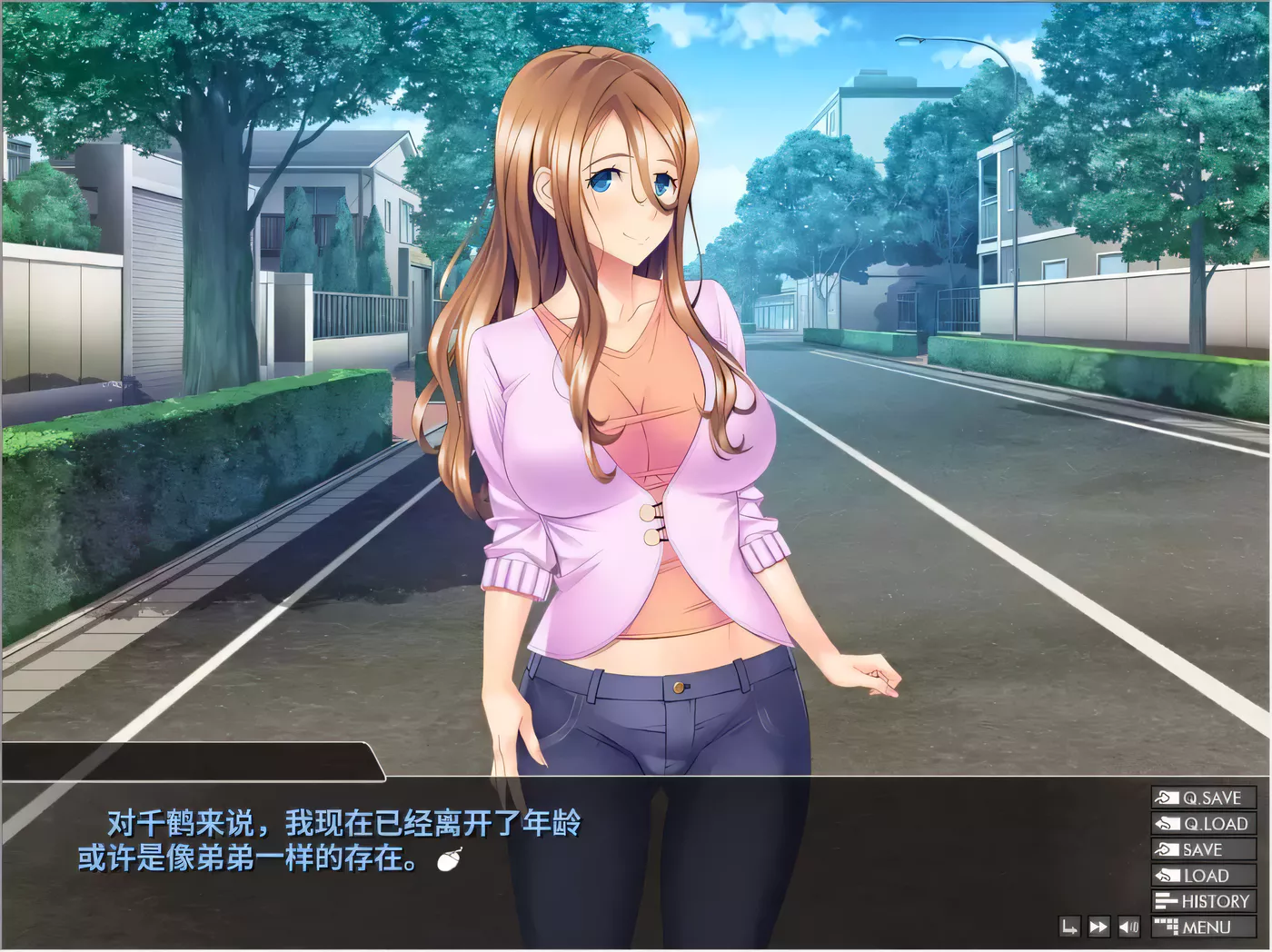Click the text-lines icon beside HISTORY
The height and width of the screenshot is (952, 1272).
pos(1165,901)
